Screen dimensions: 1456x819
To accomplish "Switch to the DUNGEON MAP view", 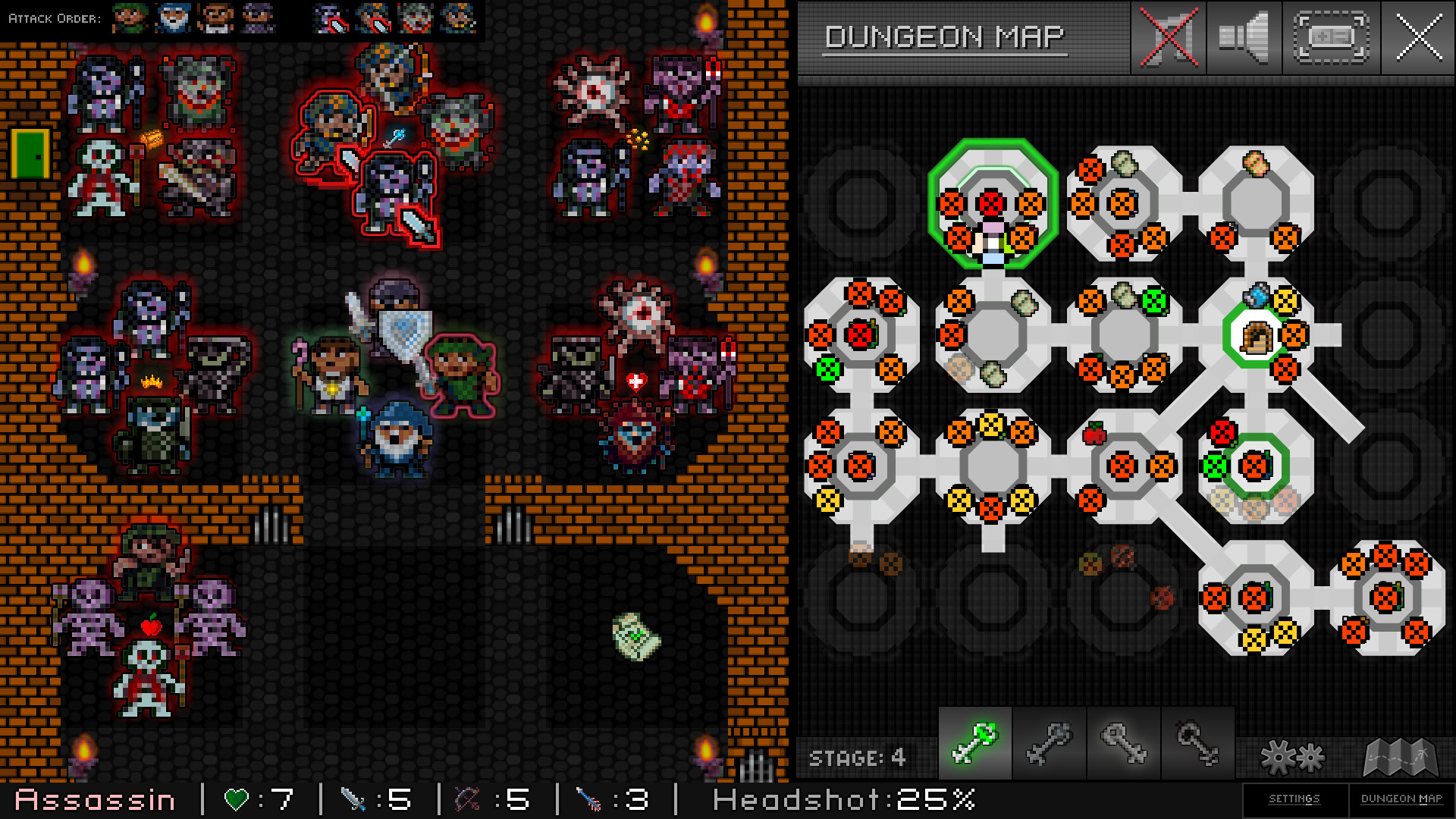I will point(1399,799).
